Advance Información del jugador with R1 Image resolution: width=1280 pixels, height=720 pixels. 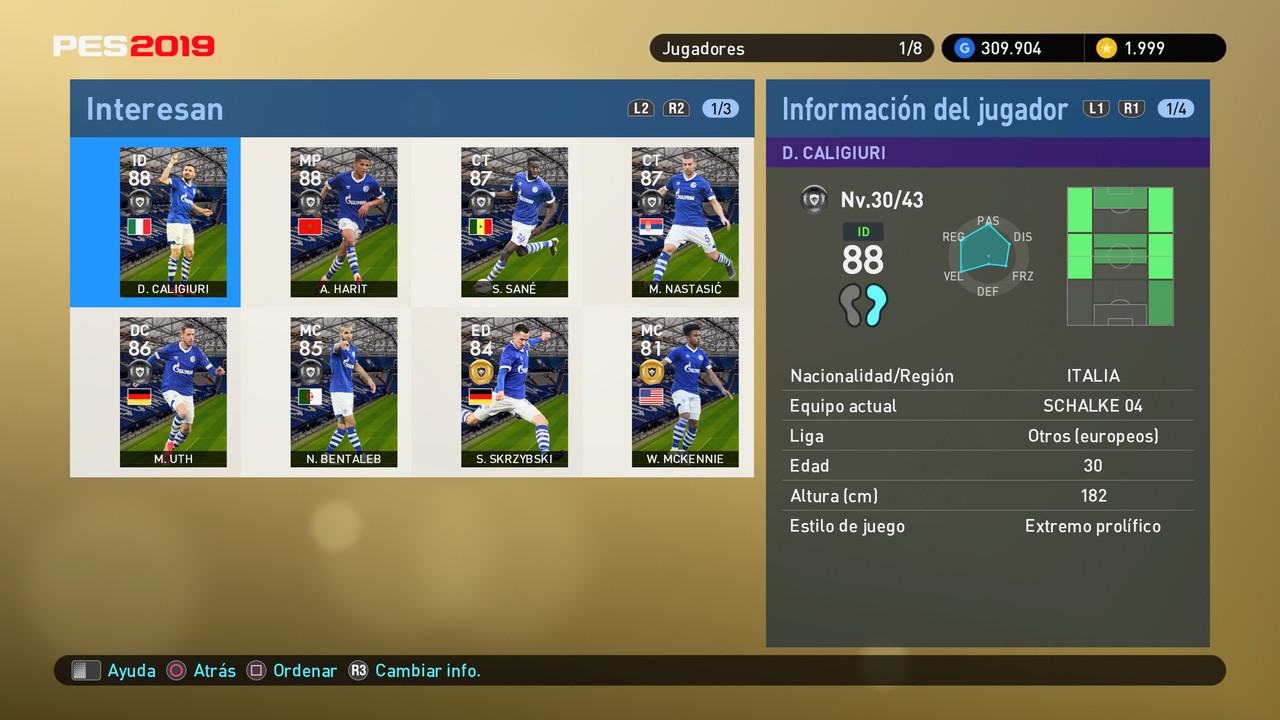1131,108
